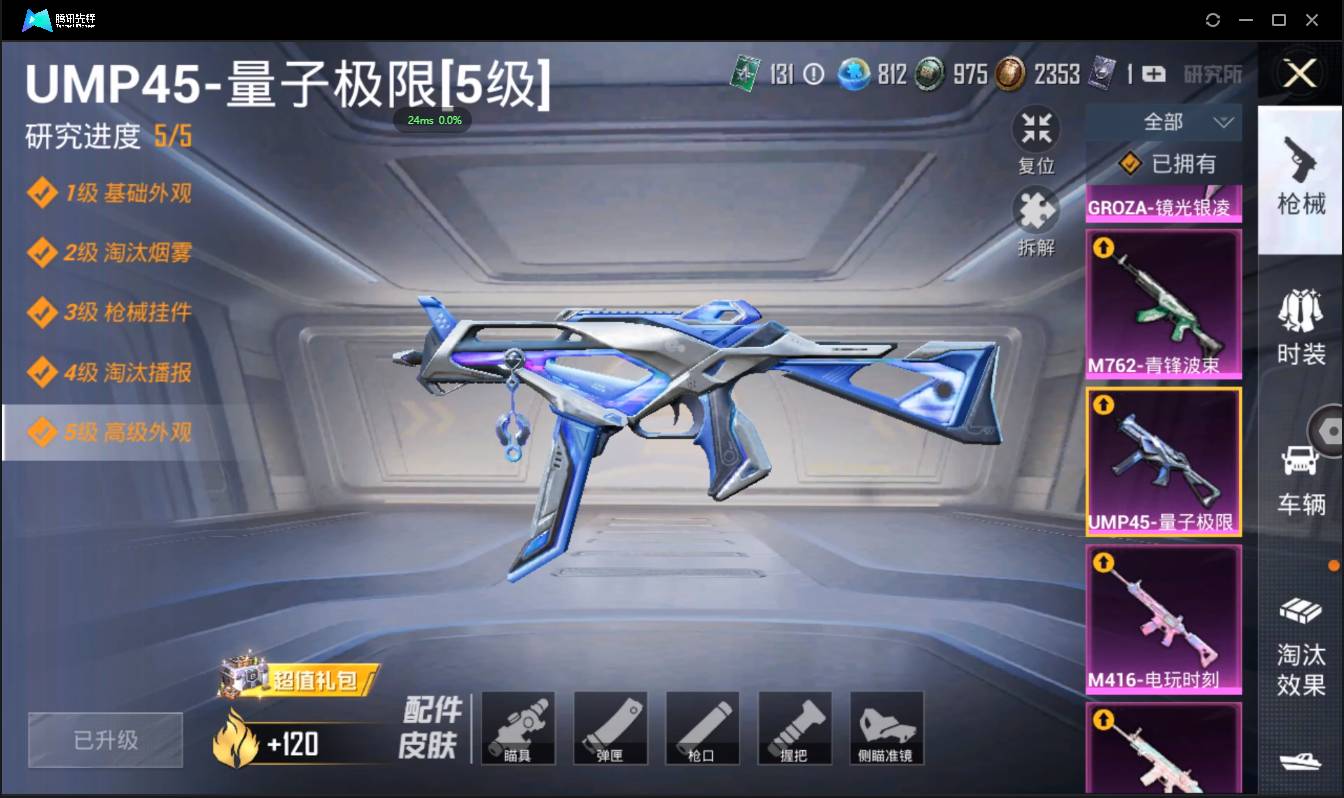Select the 5级 高级外观 research stage
Screen dimensions: 1344x798
[x=110, y=432]
